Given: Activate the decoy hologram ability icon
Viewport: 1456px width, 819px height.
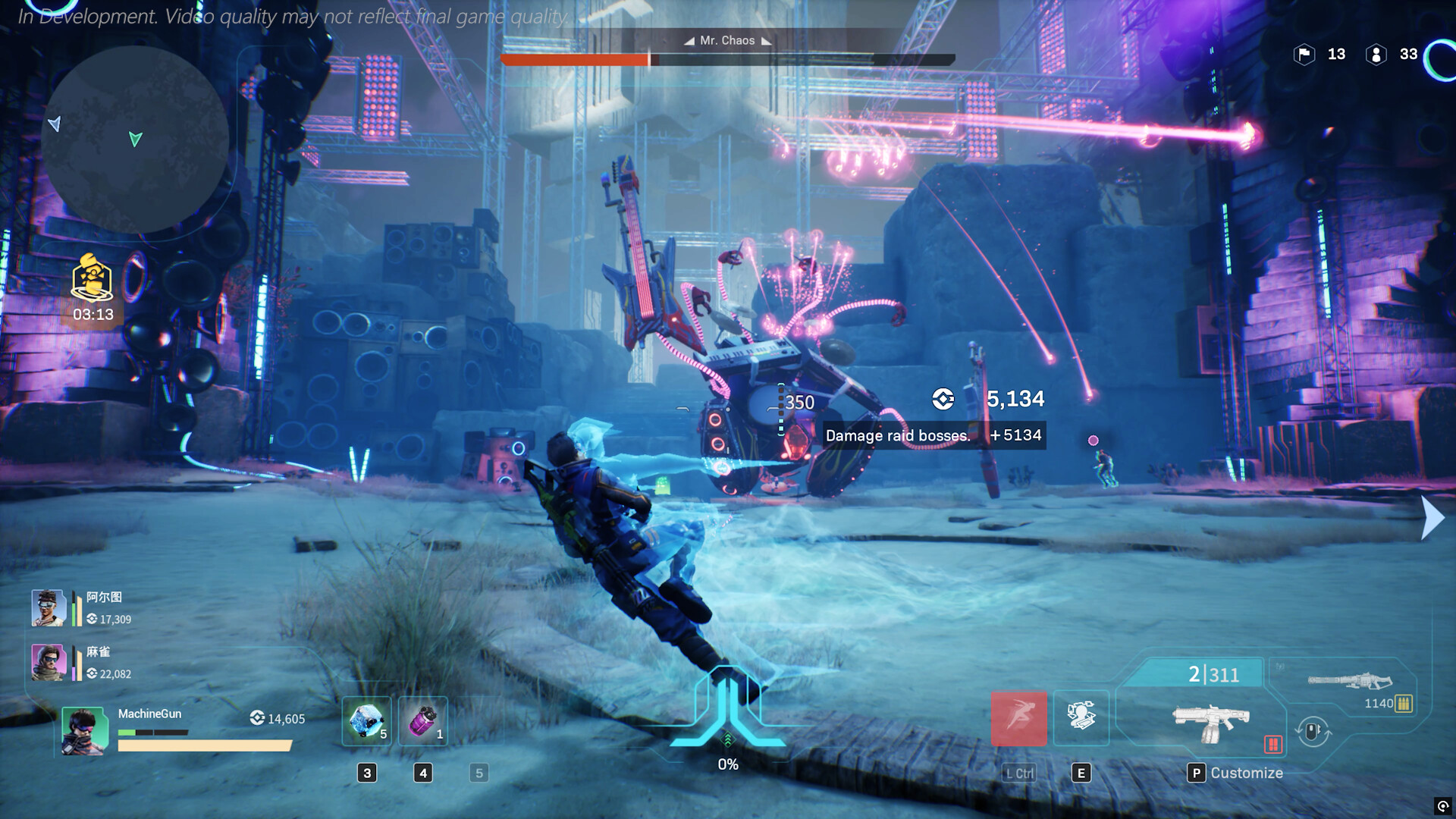Looking at the screenshot, I should coord(1081,717).
